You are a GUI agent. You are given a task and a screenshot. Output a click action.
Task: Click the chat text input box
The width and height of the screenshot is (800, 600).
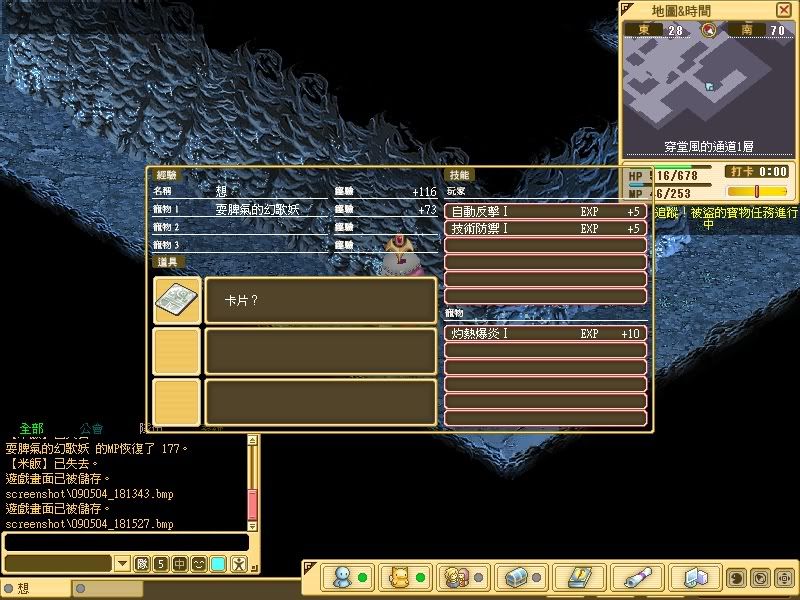pos(125,541)
